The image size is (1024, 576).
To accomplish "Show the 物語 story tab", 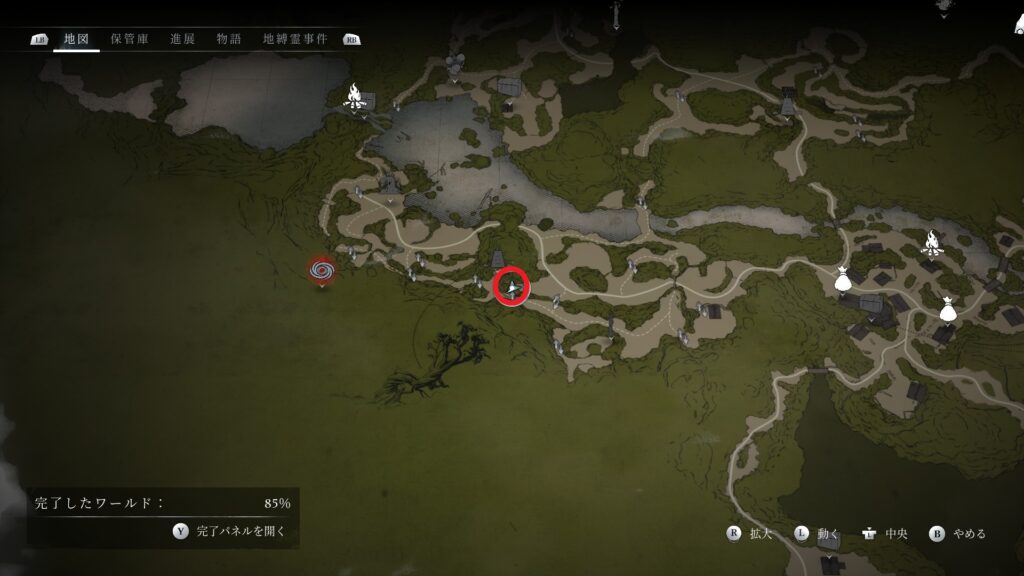I will pos(229,39).
